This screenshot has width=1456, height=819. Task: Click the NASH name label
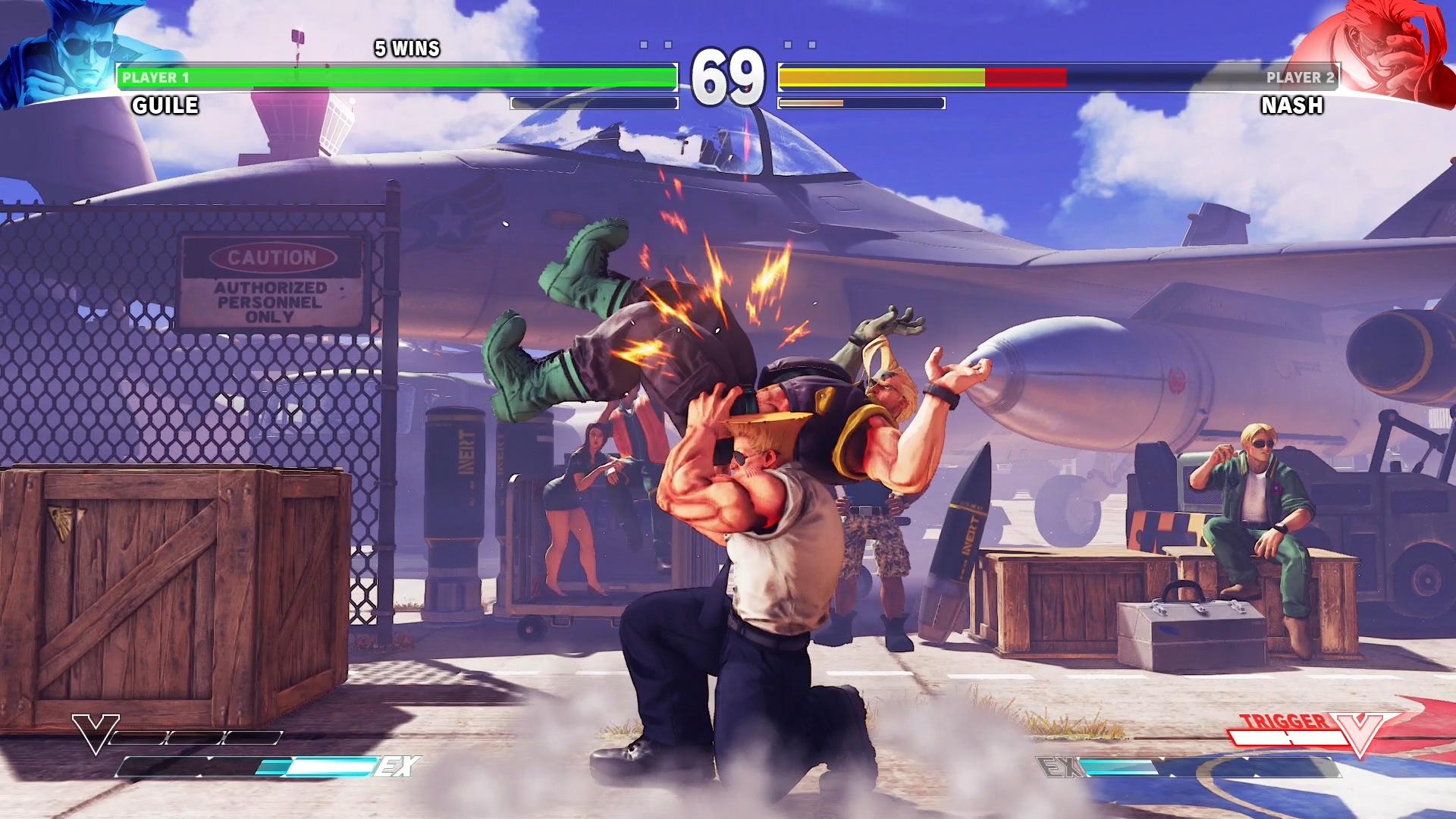point(1293,106)
